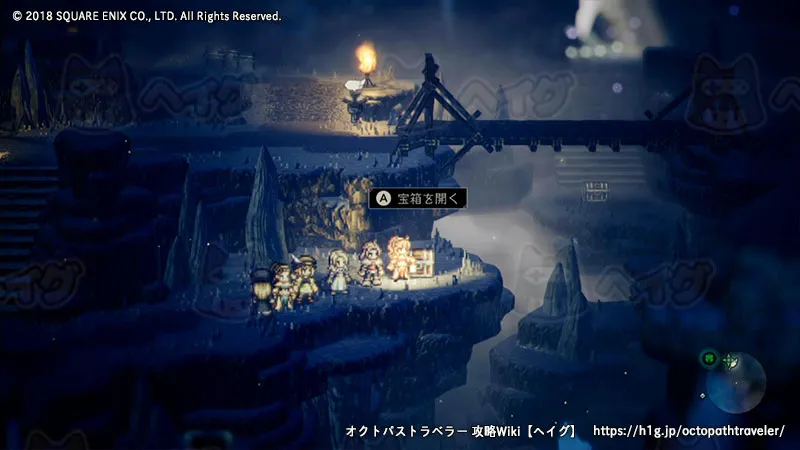This screenshot has height=450, width=800.
Task: Click the circular minimap
Action: [x=737, y=381]
